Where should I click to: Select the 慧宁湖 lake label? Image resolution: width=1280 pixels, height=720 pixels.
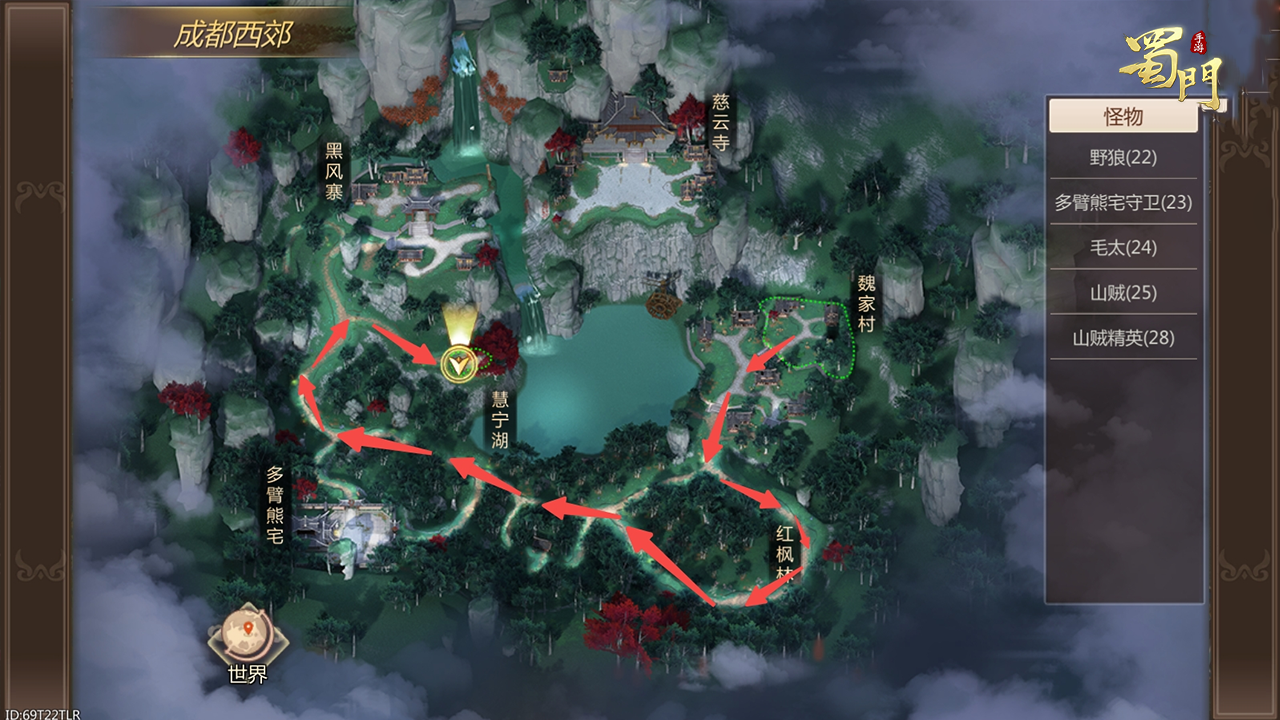point(499,419)
